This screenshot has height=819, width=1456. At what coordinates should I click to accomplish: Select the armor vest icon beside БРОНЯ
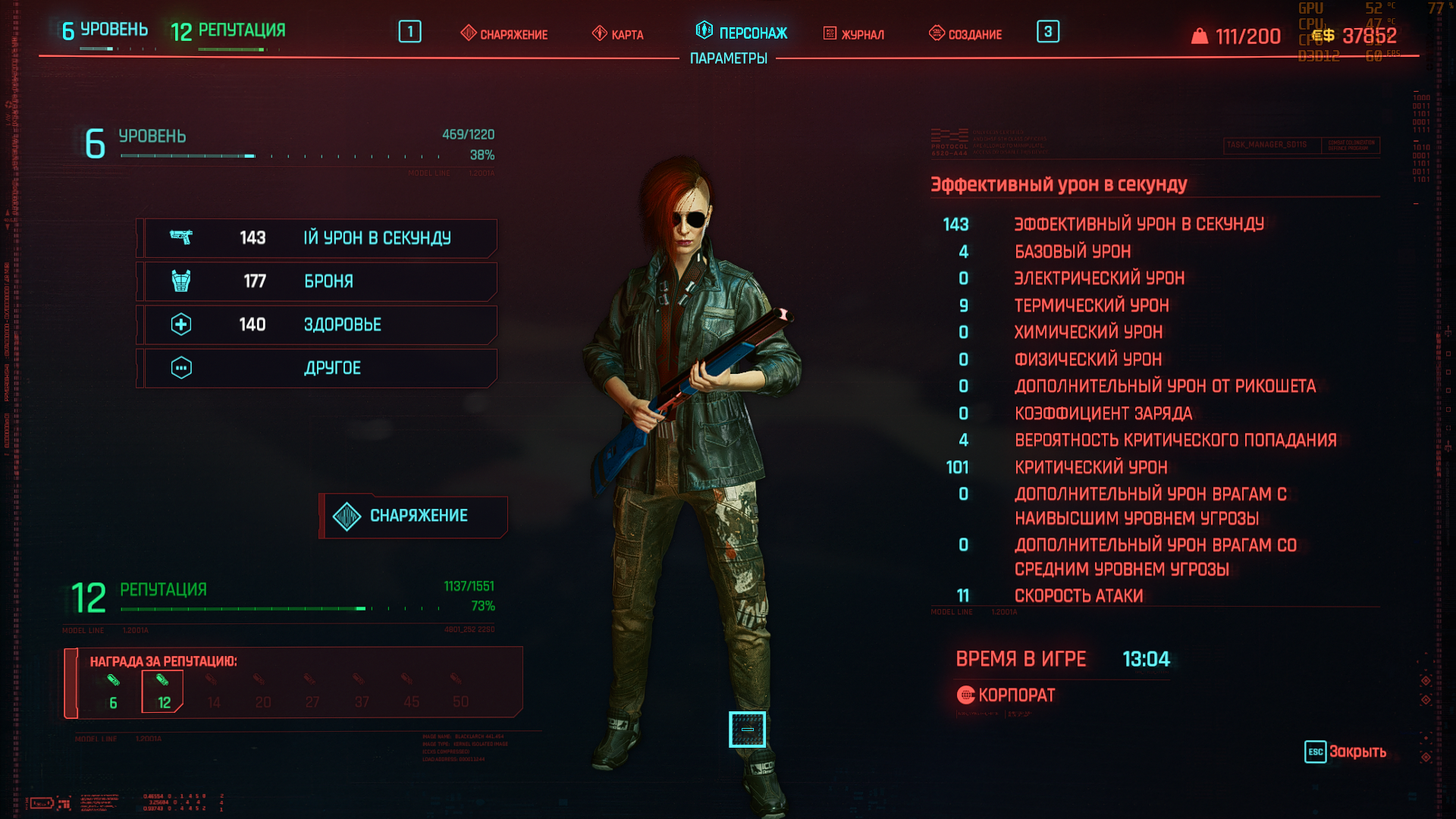tap(182, 281)
